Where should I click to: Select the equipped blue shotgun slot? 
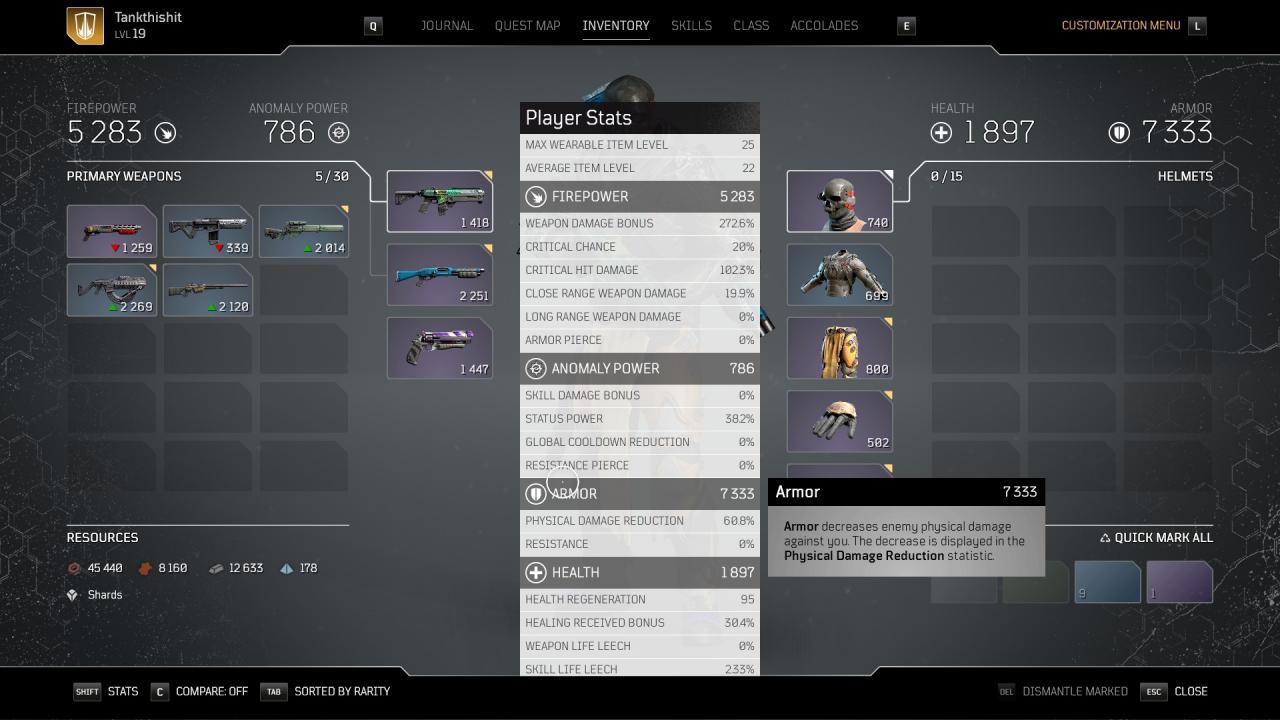point(440,275)
